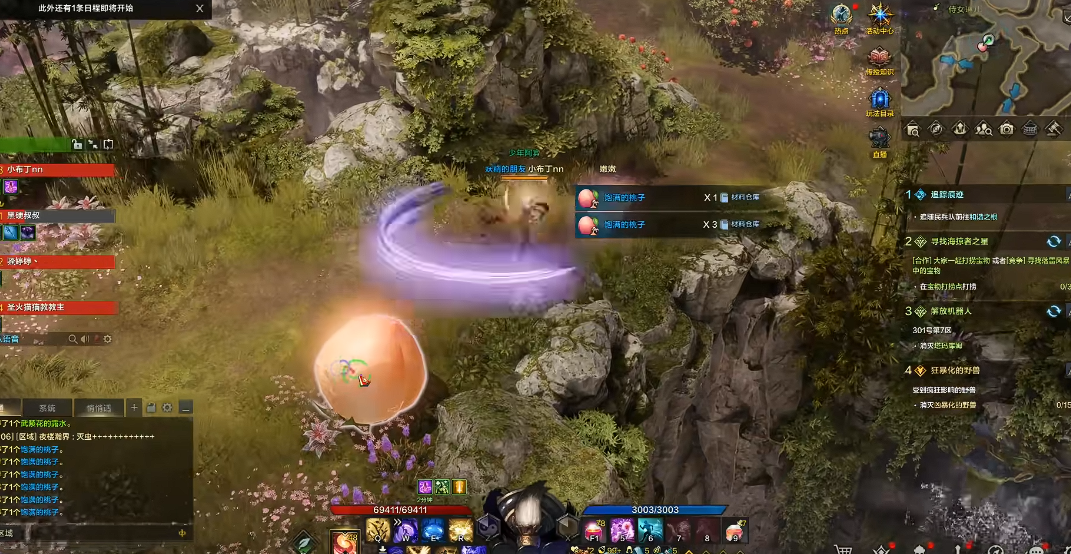Open chat settings gear icon
Image resolution: width=1071 pixels, height=554 pixels.
(167, 408)
